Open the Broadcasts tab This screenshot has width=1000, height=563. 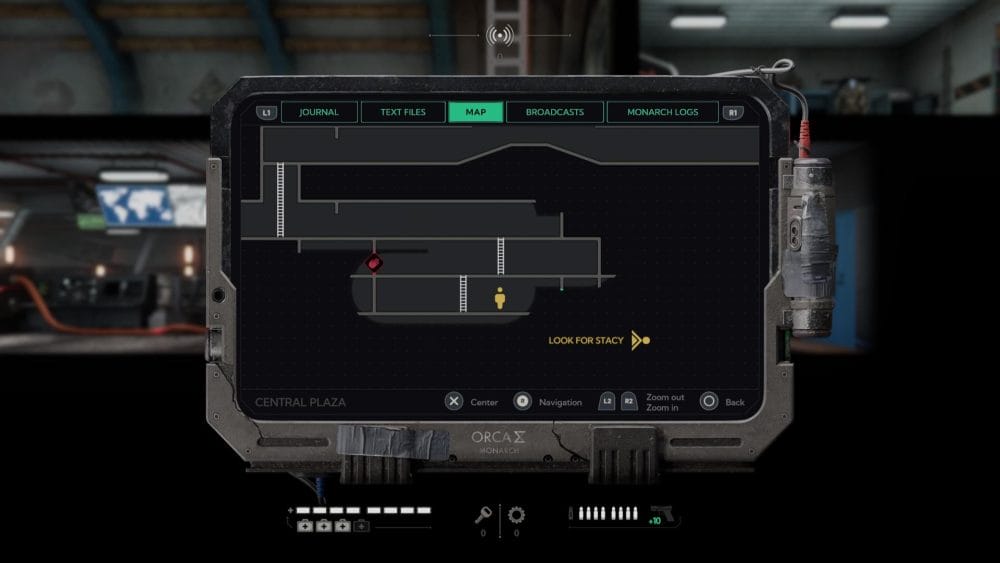[x=555, y=112]
